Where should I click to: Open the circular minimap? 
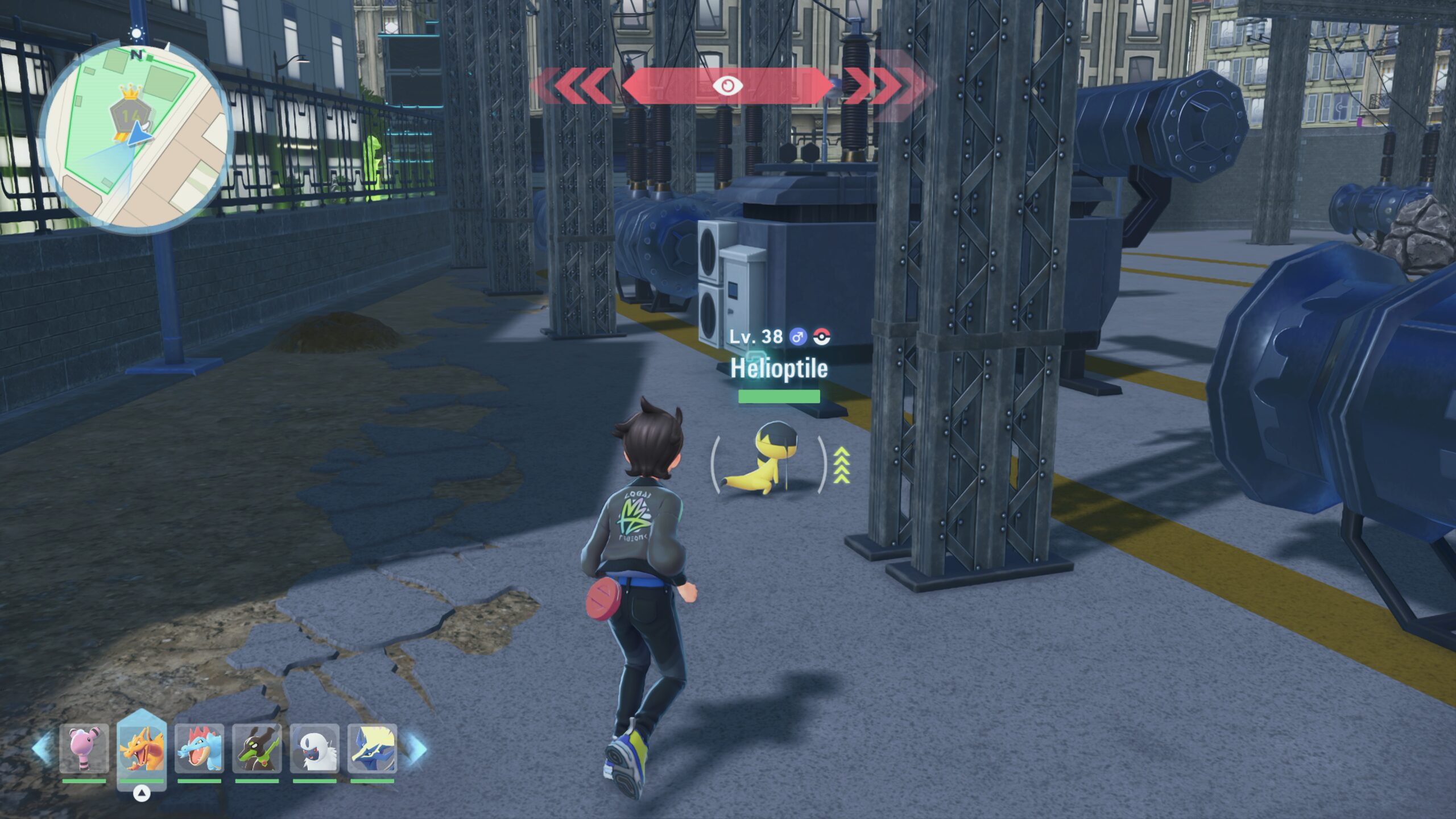click(x=138, y=138)
